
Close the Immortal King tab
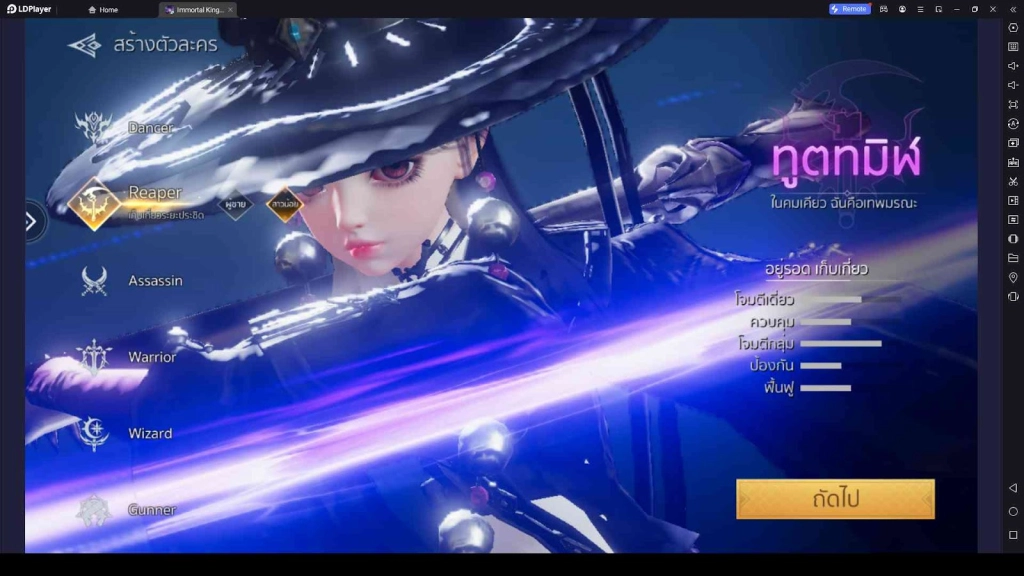point(230,9)
